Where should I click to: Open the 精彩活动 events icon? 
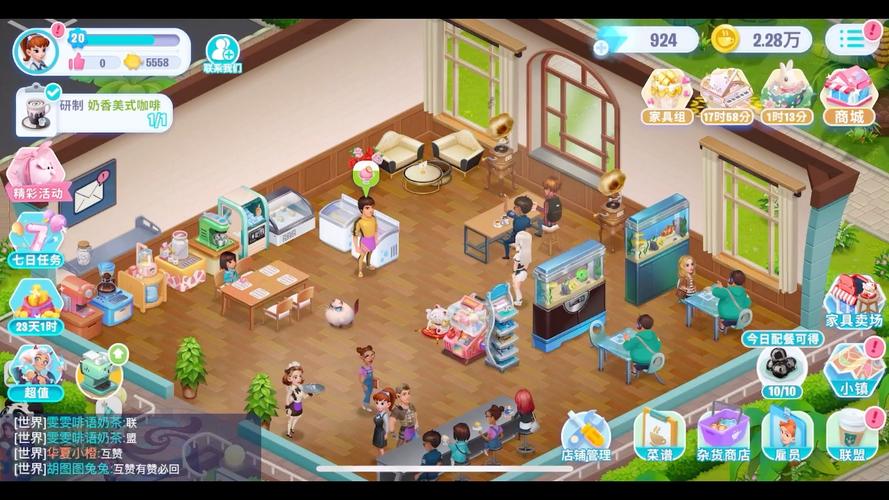[36, 172]
